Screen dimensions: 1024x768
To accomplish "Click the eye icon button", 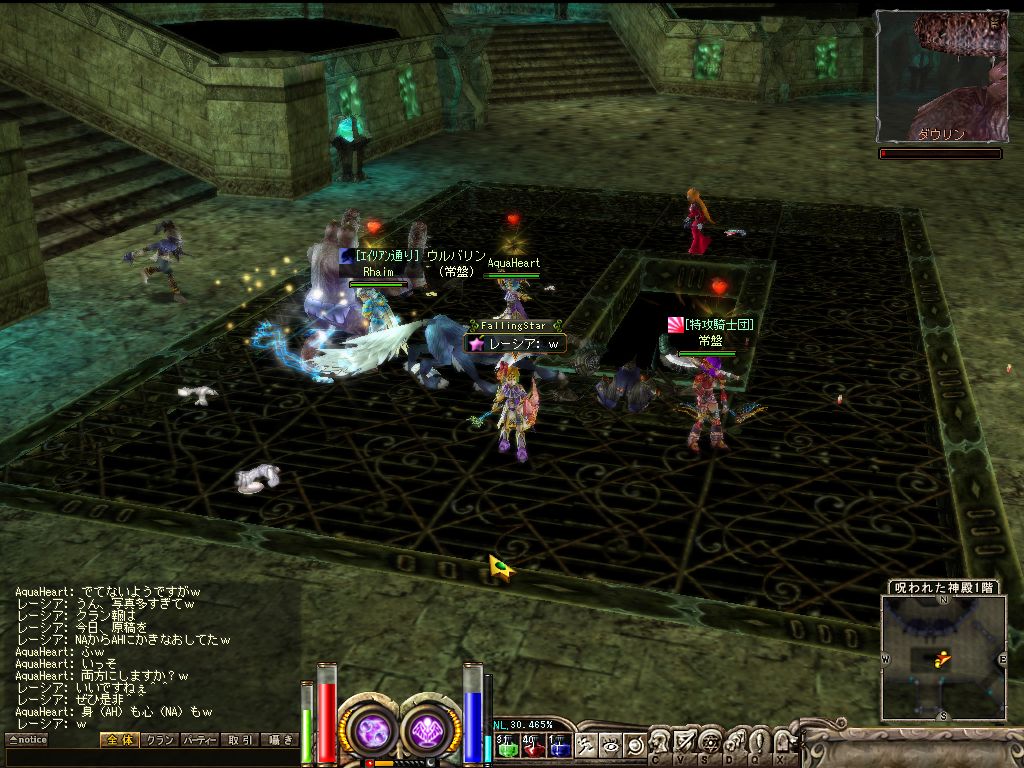I will coord(610,744).
